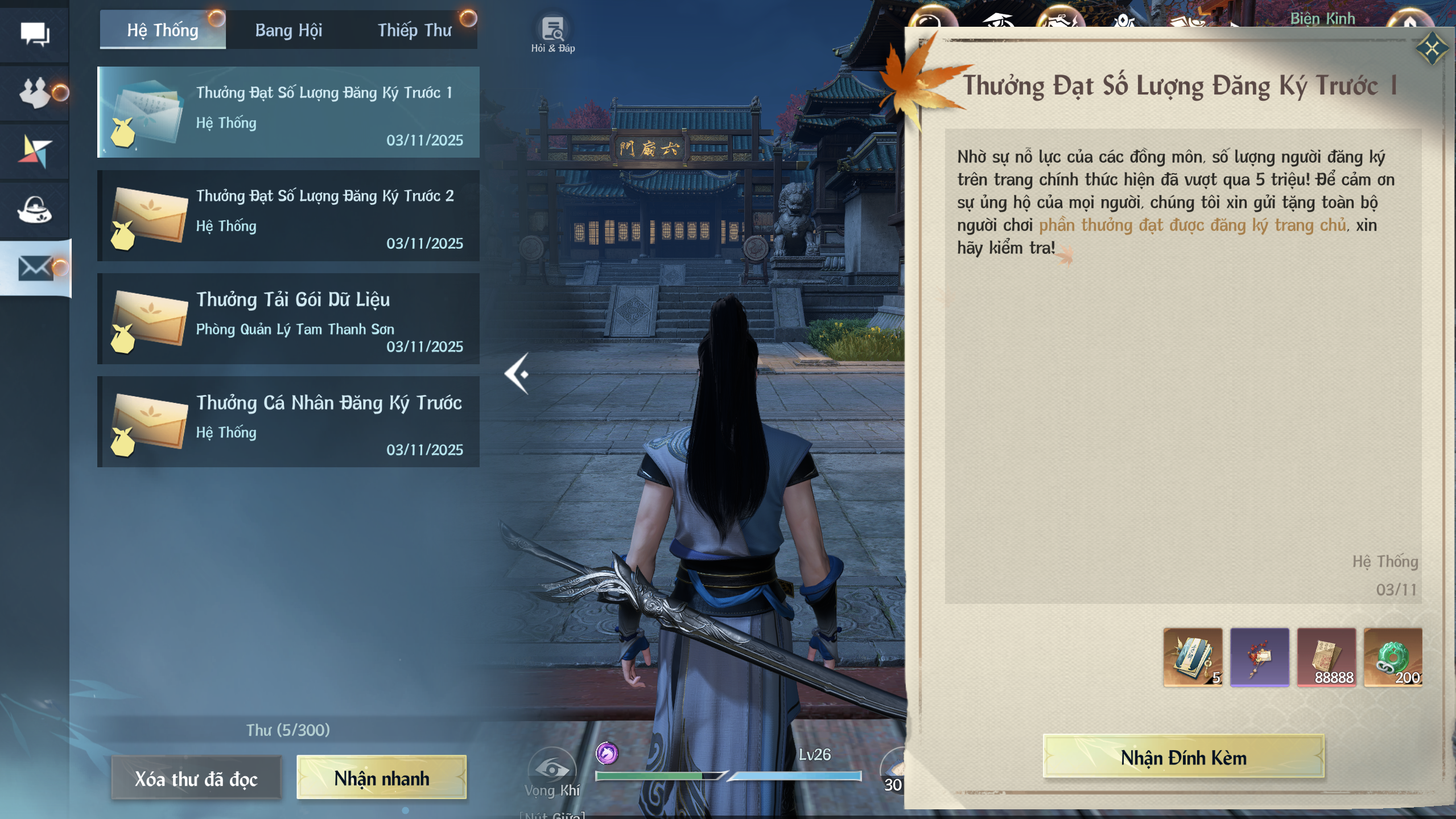Claim attachments with Nhận Đính Kèm
The image size is (1456, 819).
tap(1183, 758)
